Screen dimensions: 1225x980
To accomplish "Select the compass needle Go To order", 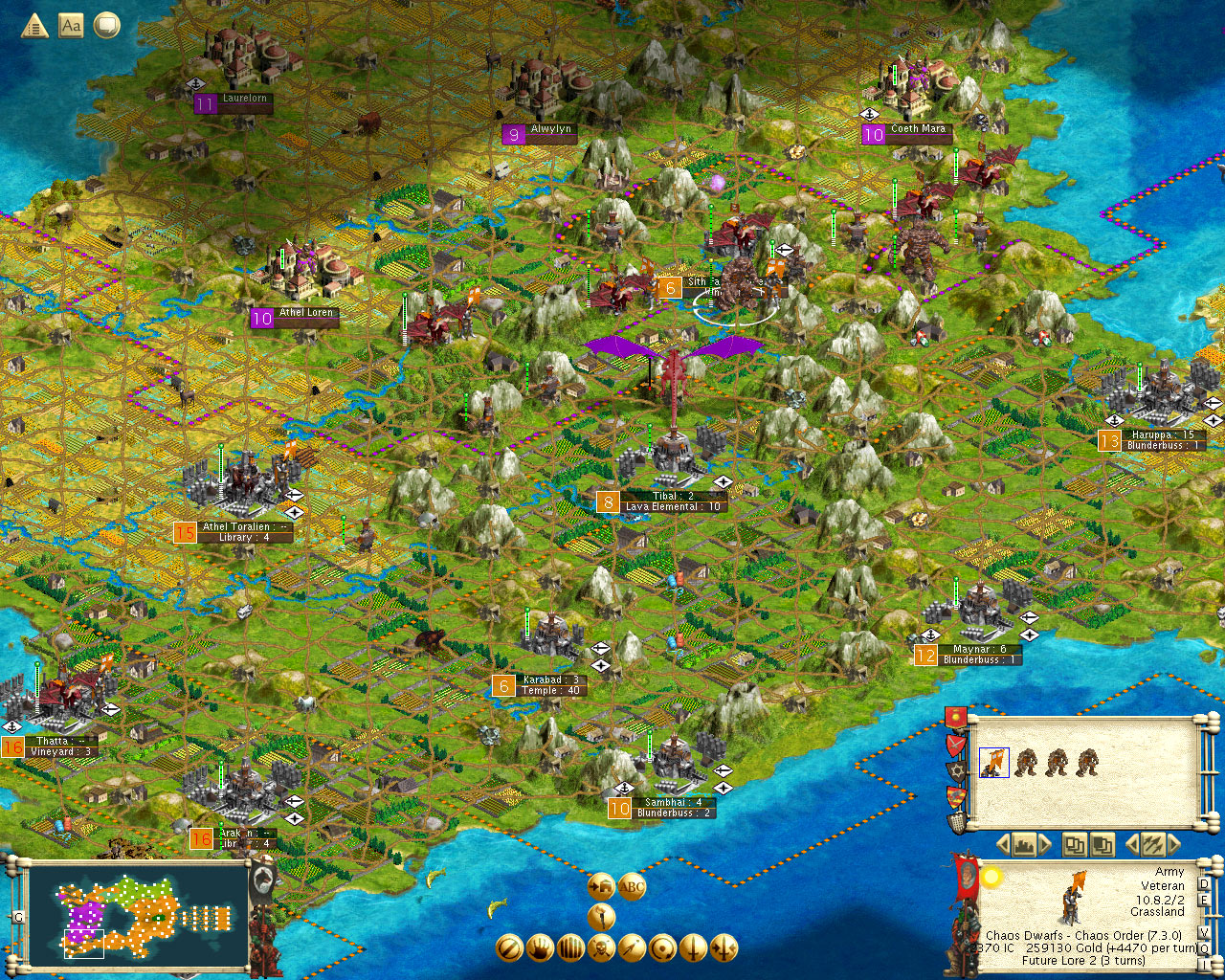I will click(632, 947).
